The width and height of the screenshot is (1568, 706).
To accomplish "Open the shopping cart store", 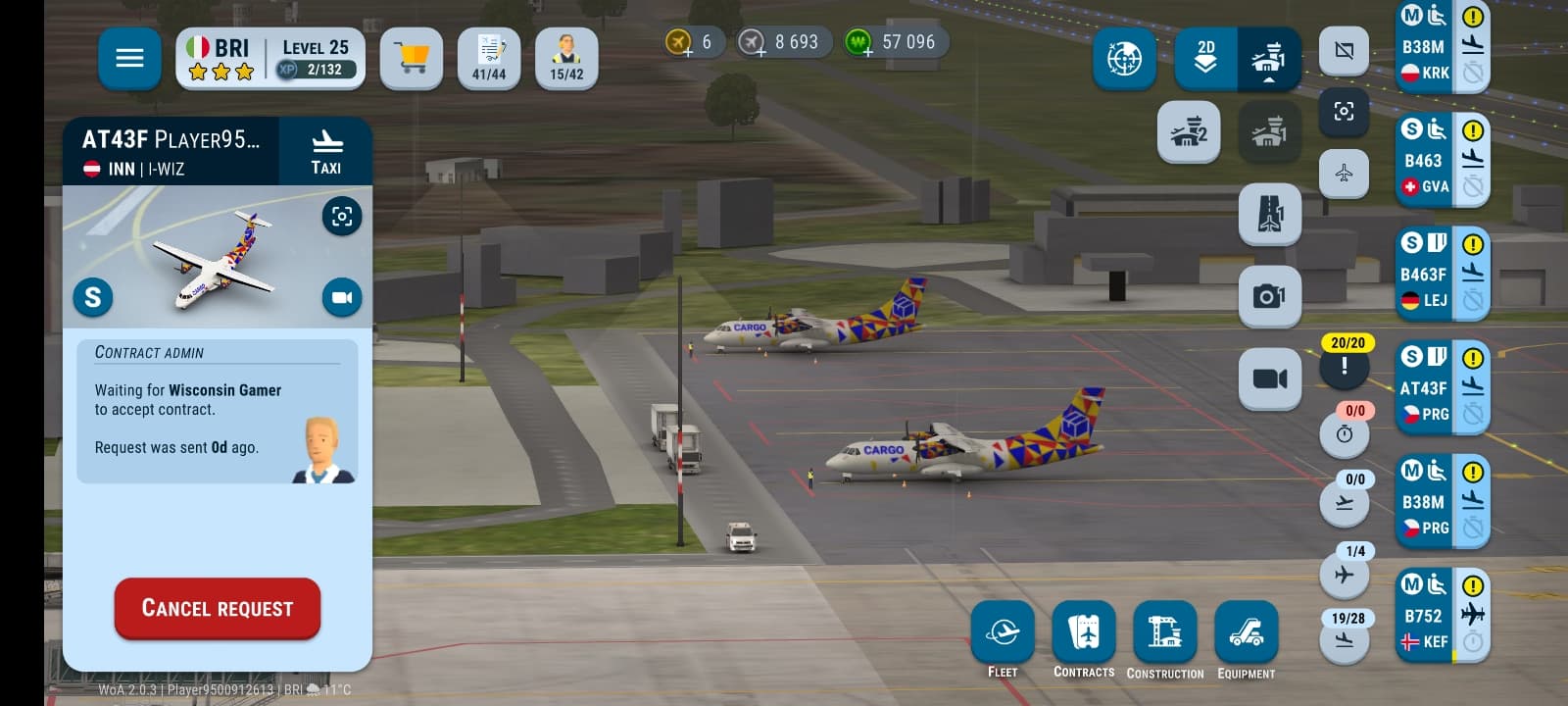I will coord(412,59).
